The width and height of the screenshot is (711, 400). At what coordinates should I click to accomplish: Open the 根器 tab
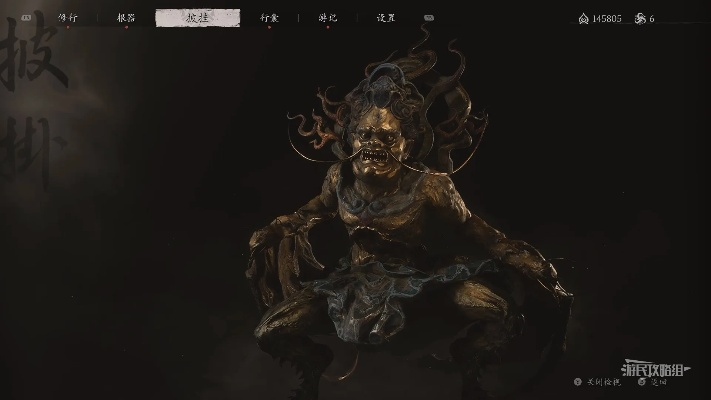tap(126, 18)
